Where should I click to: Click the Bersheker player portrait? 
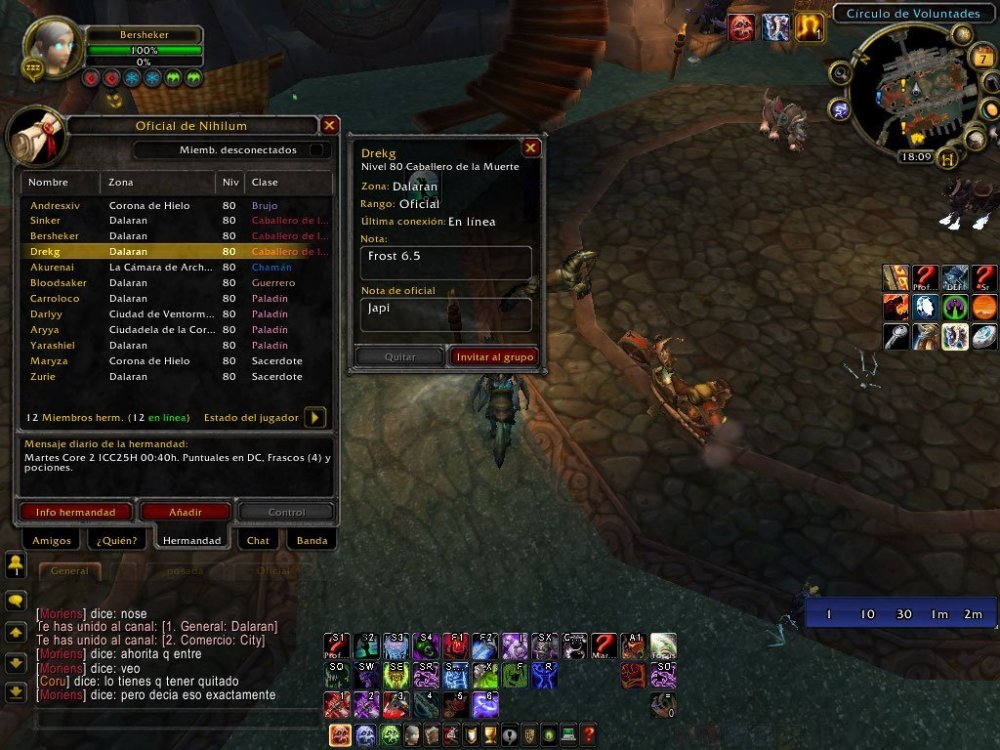coord(51,48)
